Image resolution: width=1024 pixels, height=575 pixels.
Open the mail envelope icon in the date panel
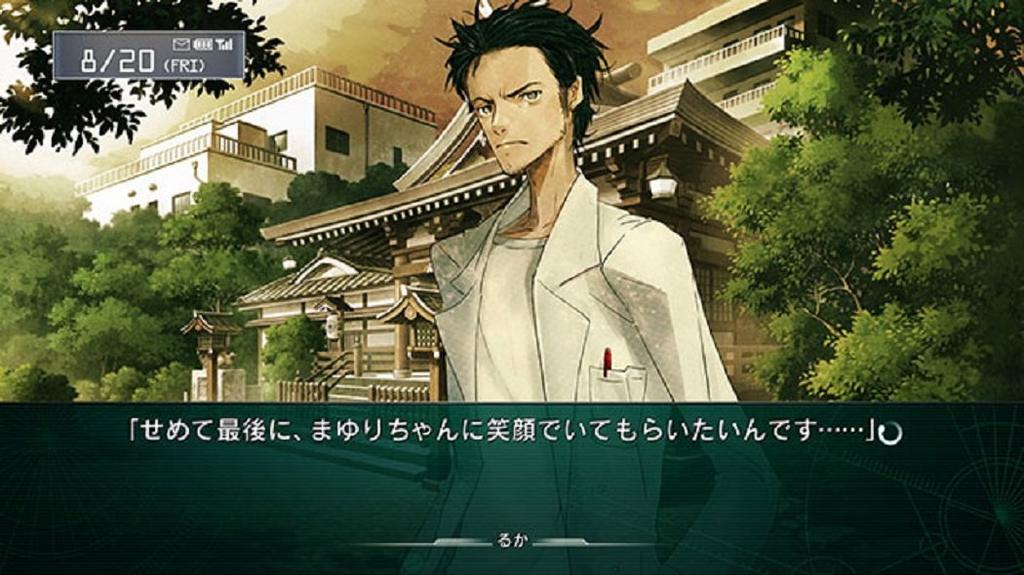(x=181, y=44)
